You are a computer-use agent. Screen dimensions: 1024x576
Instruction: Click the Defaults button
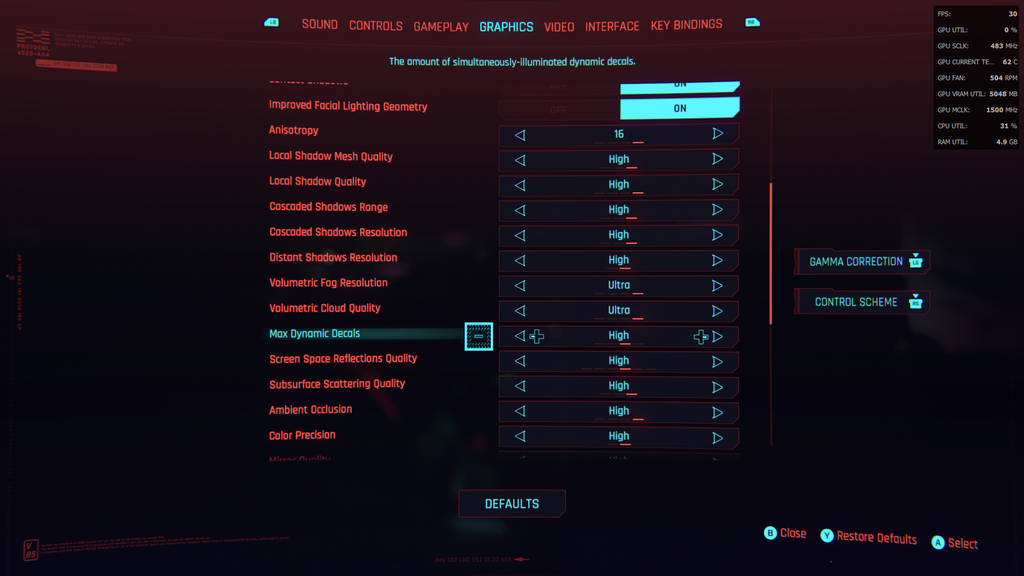point(512,504)
